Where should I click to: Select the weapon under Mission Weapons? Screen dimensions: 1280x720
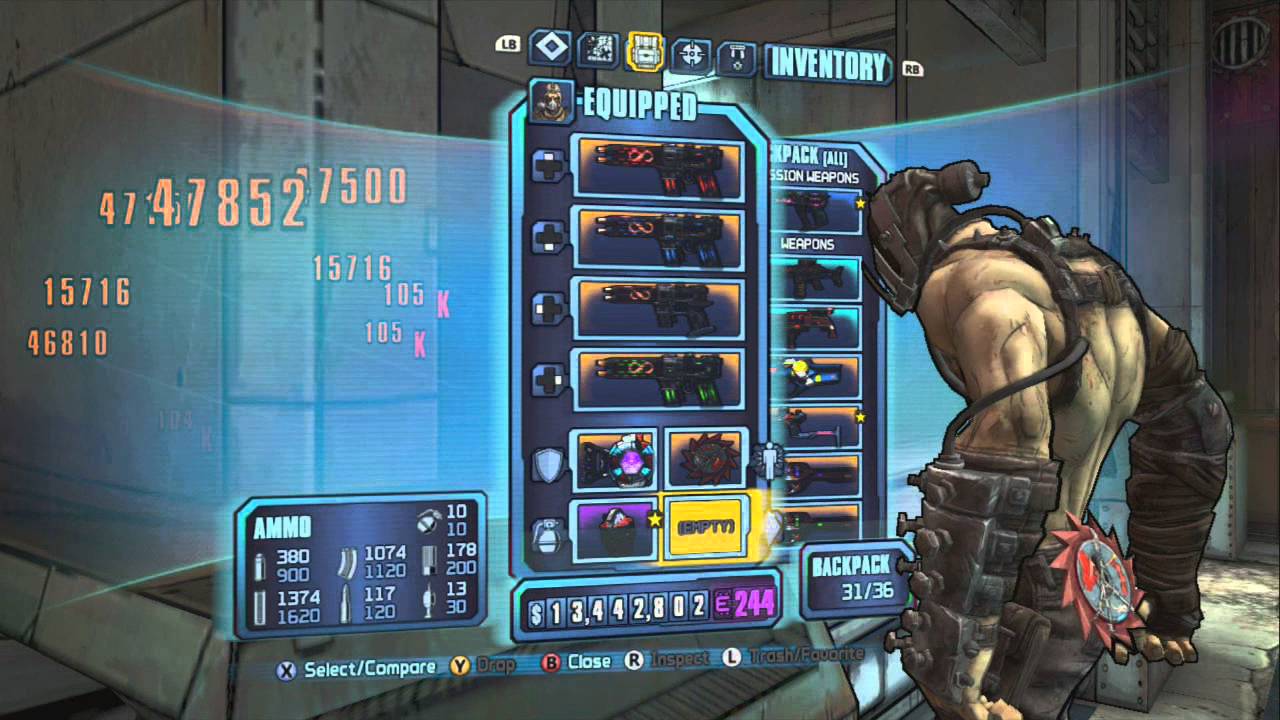[818, 211]
